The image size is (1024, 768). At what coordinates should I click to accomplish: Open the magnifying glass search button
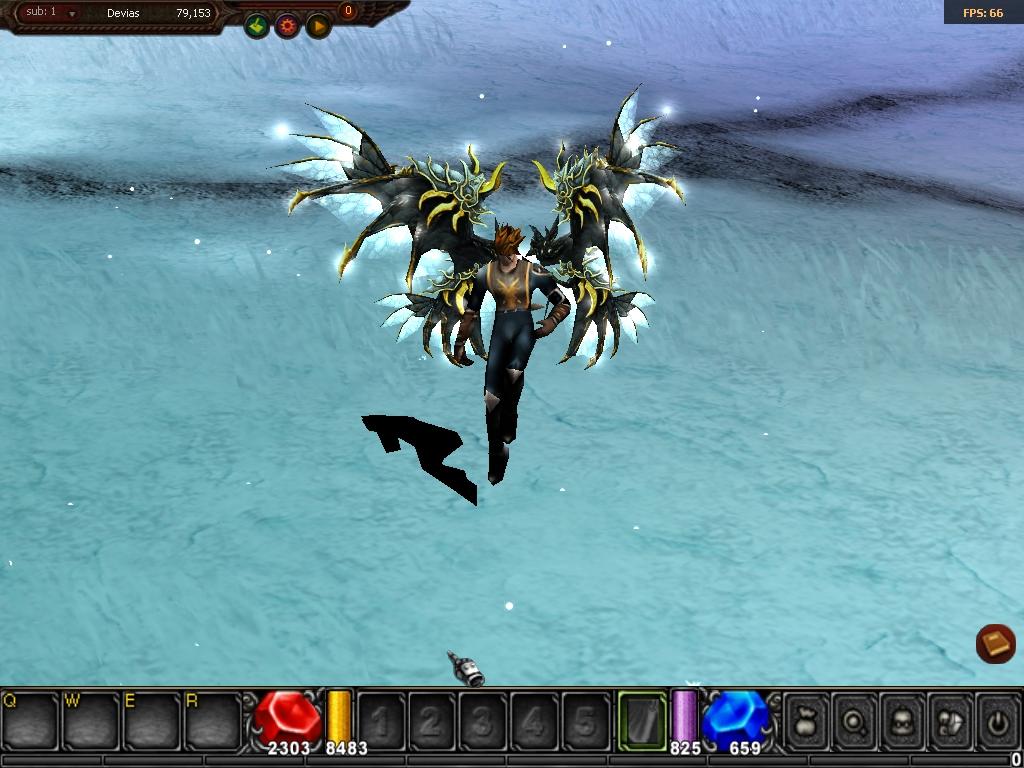[x=855, y=721]
